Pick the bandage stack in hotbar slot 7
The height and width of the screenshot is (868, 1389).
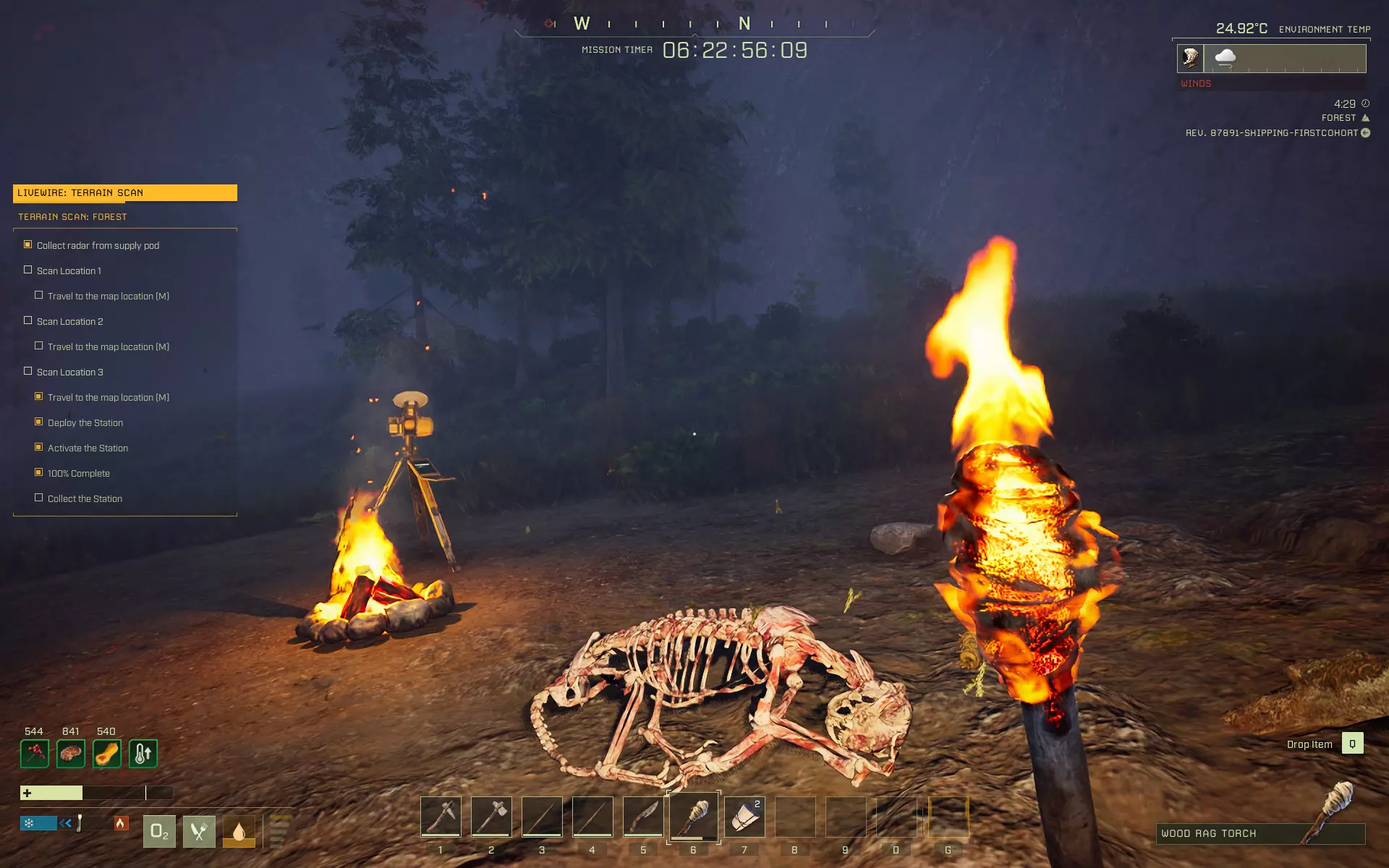744,817
